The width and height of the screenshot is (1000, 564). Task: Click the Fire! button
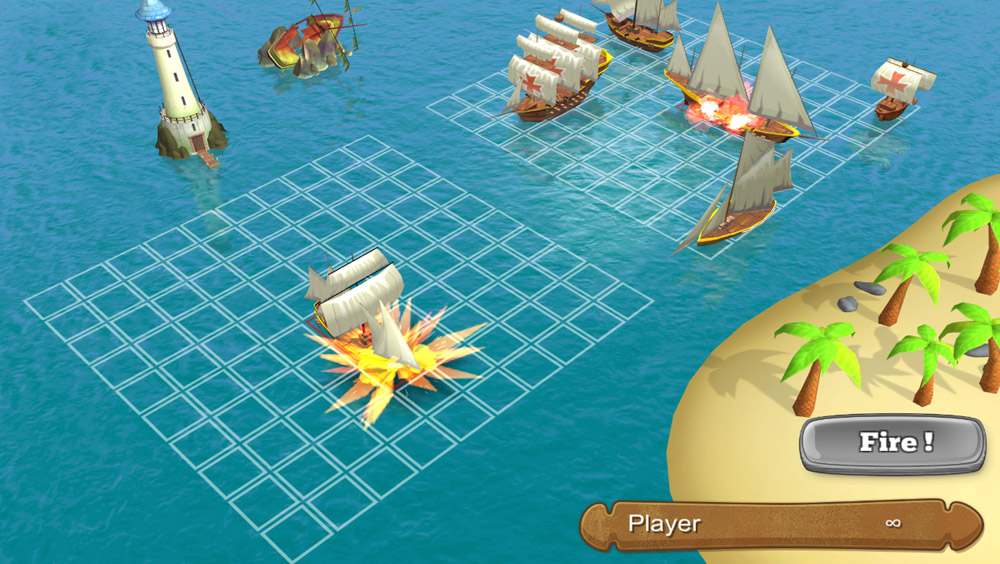892,443
